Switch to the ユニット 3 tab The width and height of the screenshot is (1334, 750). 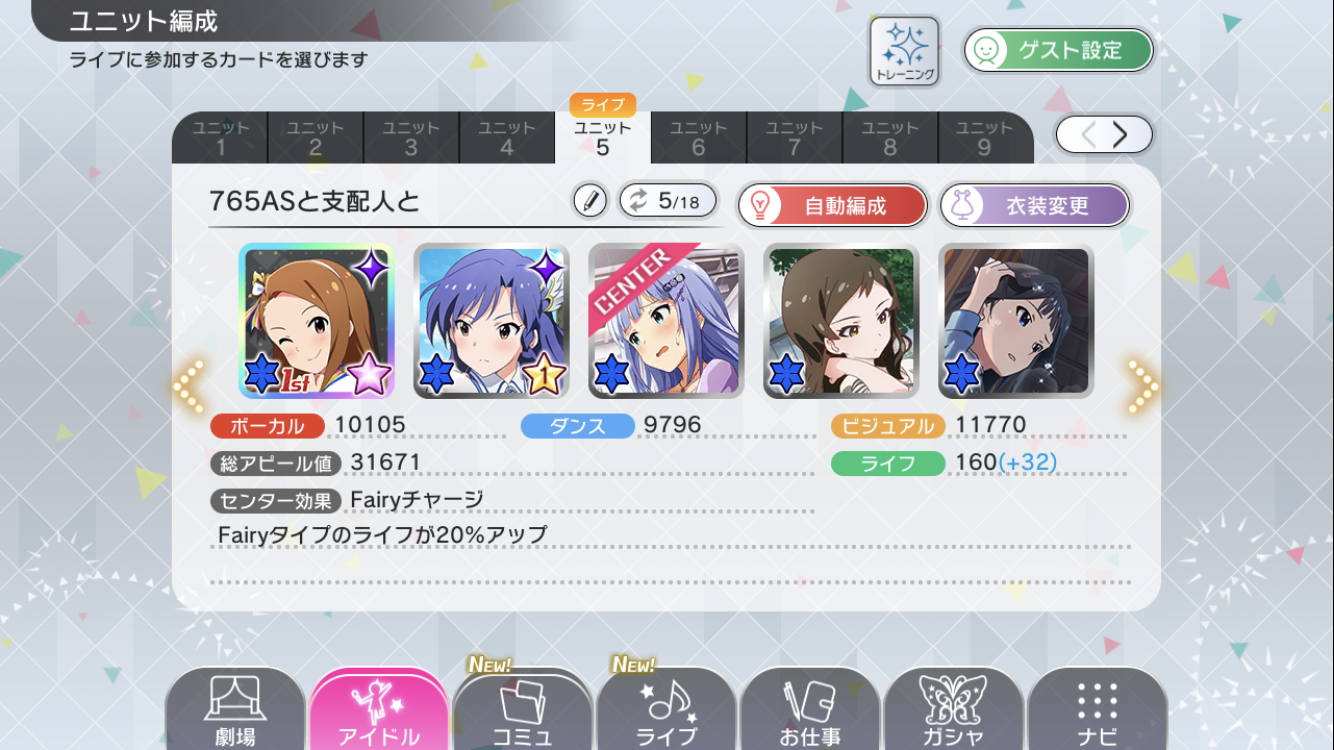(411, 138)
